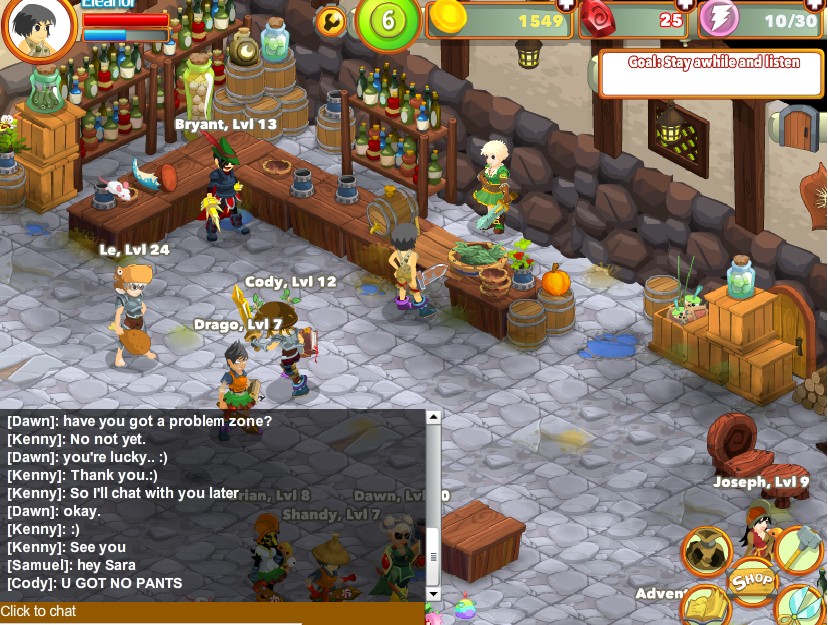Open the adventure book icon
Image resolution: width=828 pixels, height=625 pixels.
point(705,606)
